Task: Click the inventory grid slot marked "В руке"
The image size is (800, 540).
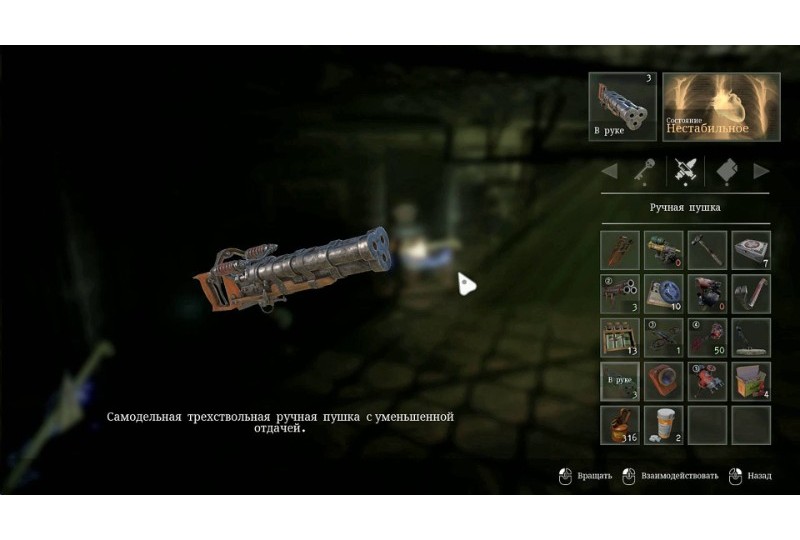Action: [x=620, y=381]
